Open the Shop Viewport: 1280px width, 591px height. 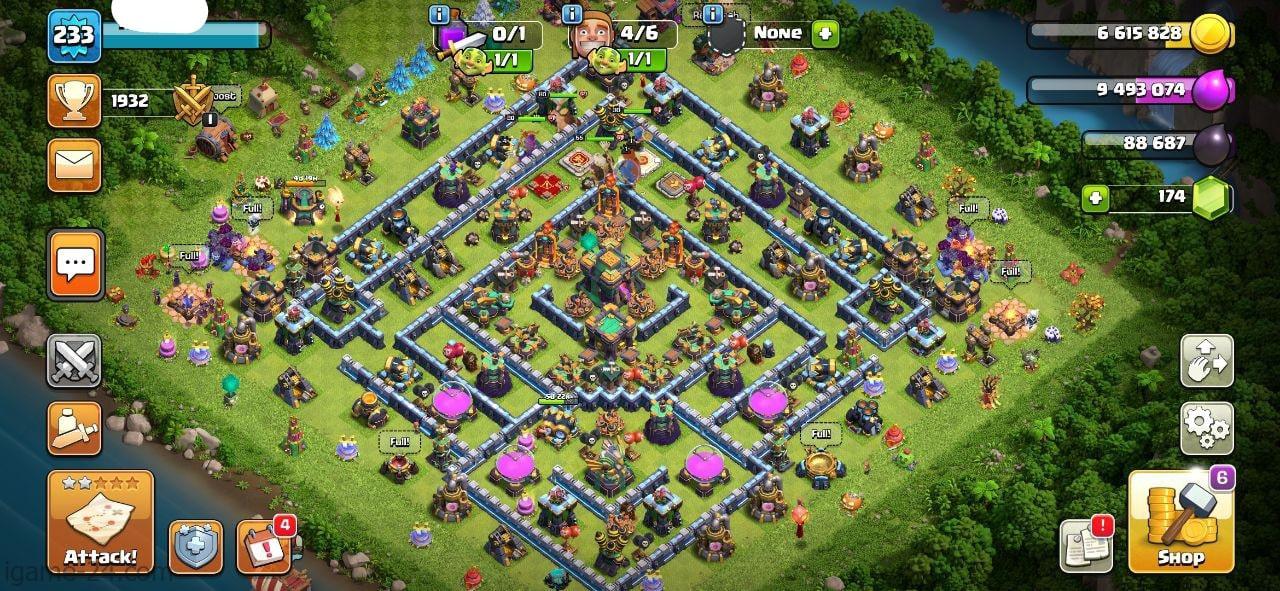[1180, 520]
